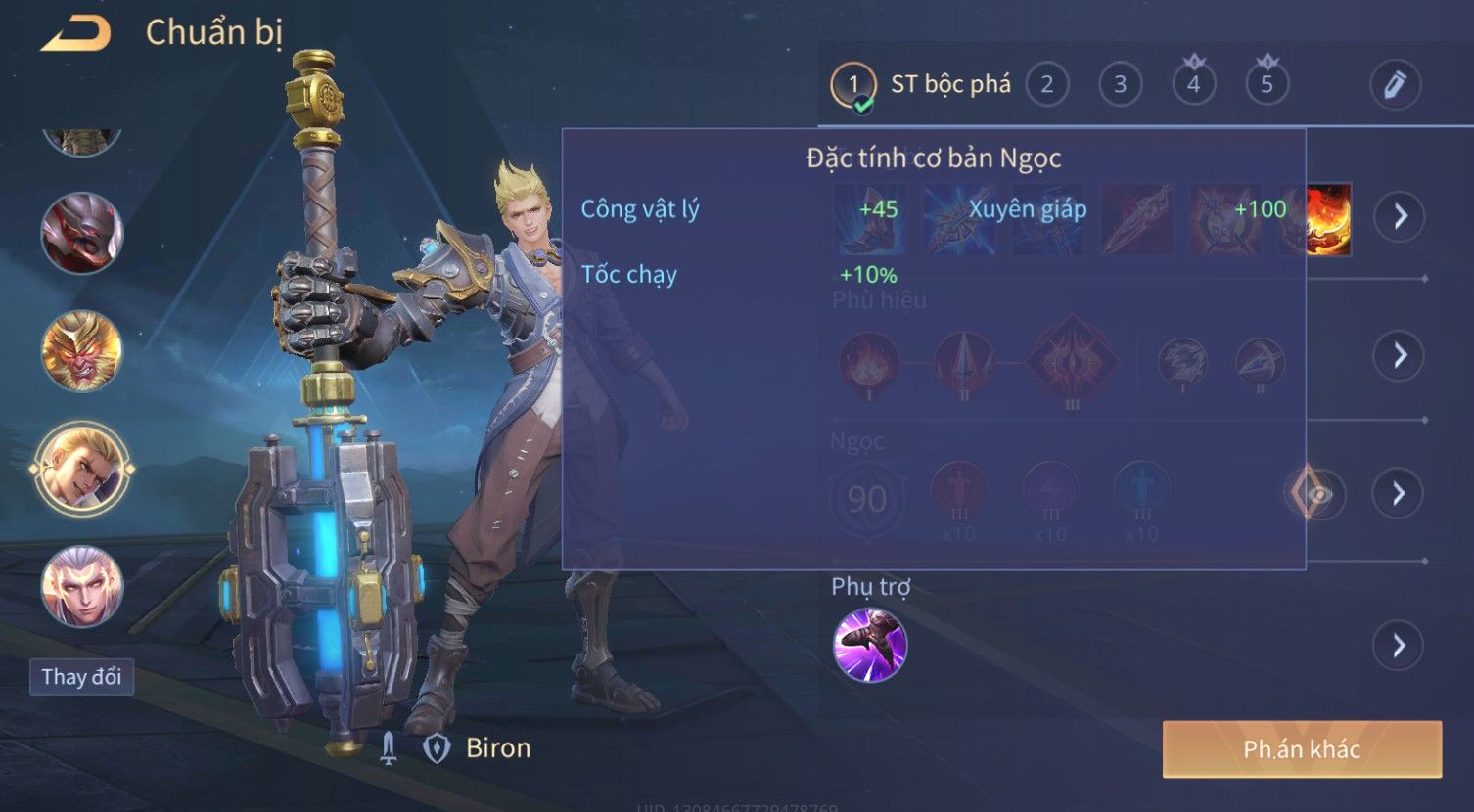Open the equipment build arrow

[1400, 216]
